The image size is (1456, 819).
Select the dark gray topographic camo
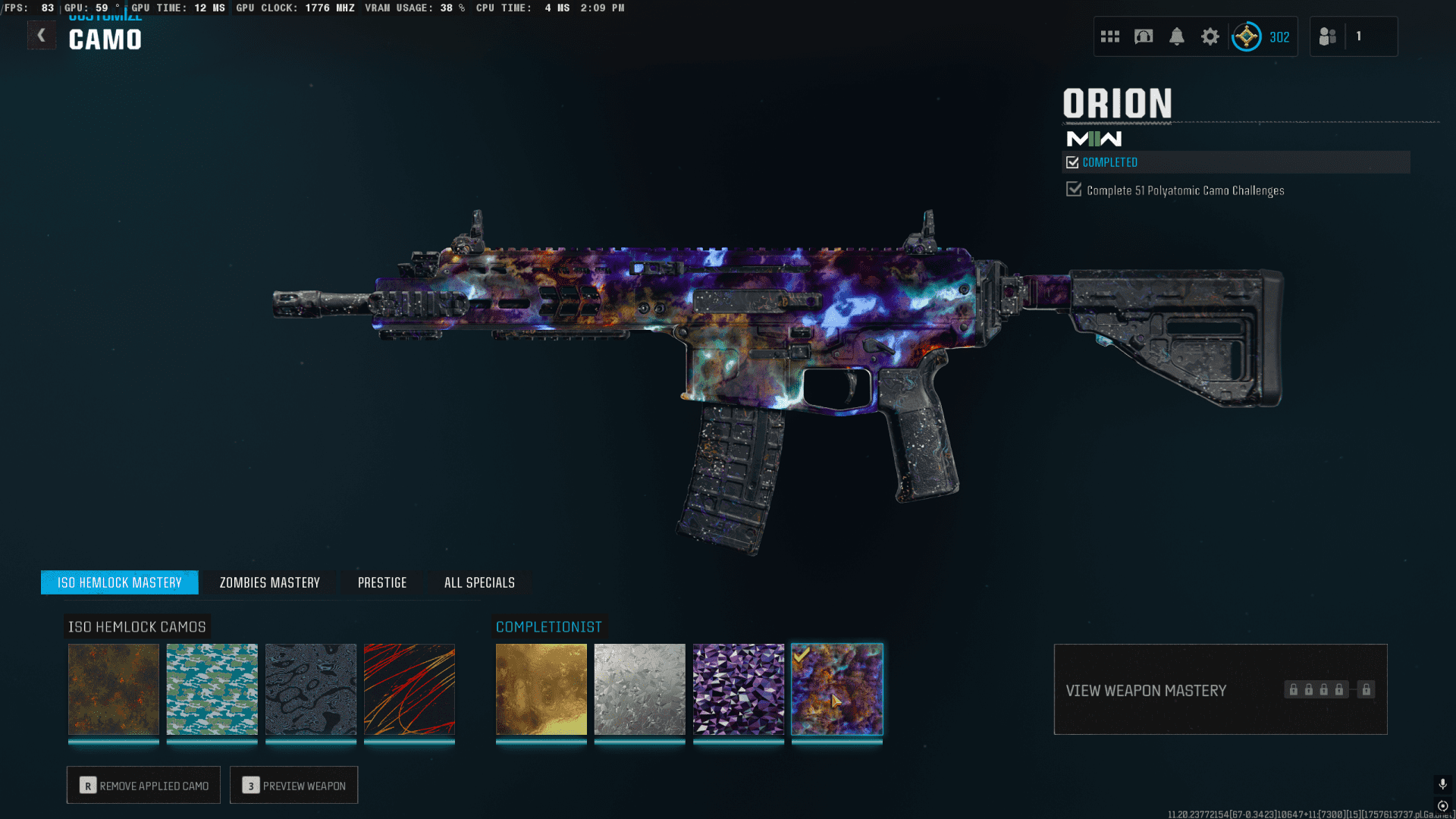[311, 689]
